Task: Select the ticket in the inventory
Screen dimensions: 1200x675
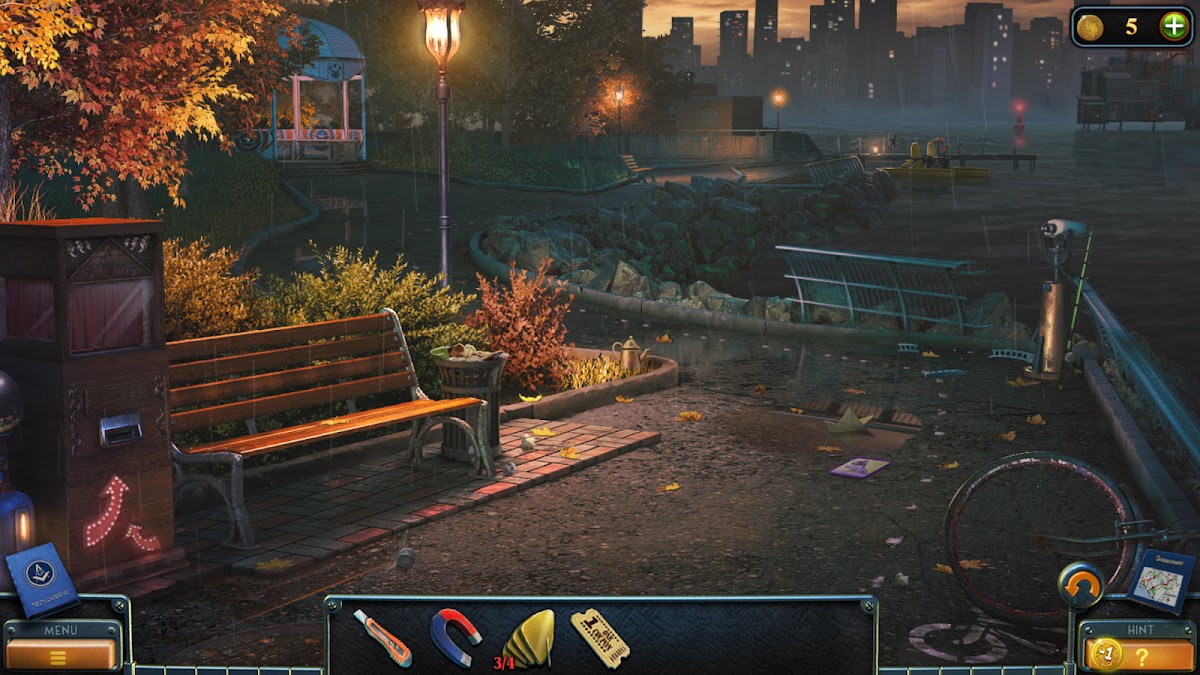Action: pos(600,637)
